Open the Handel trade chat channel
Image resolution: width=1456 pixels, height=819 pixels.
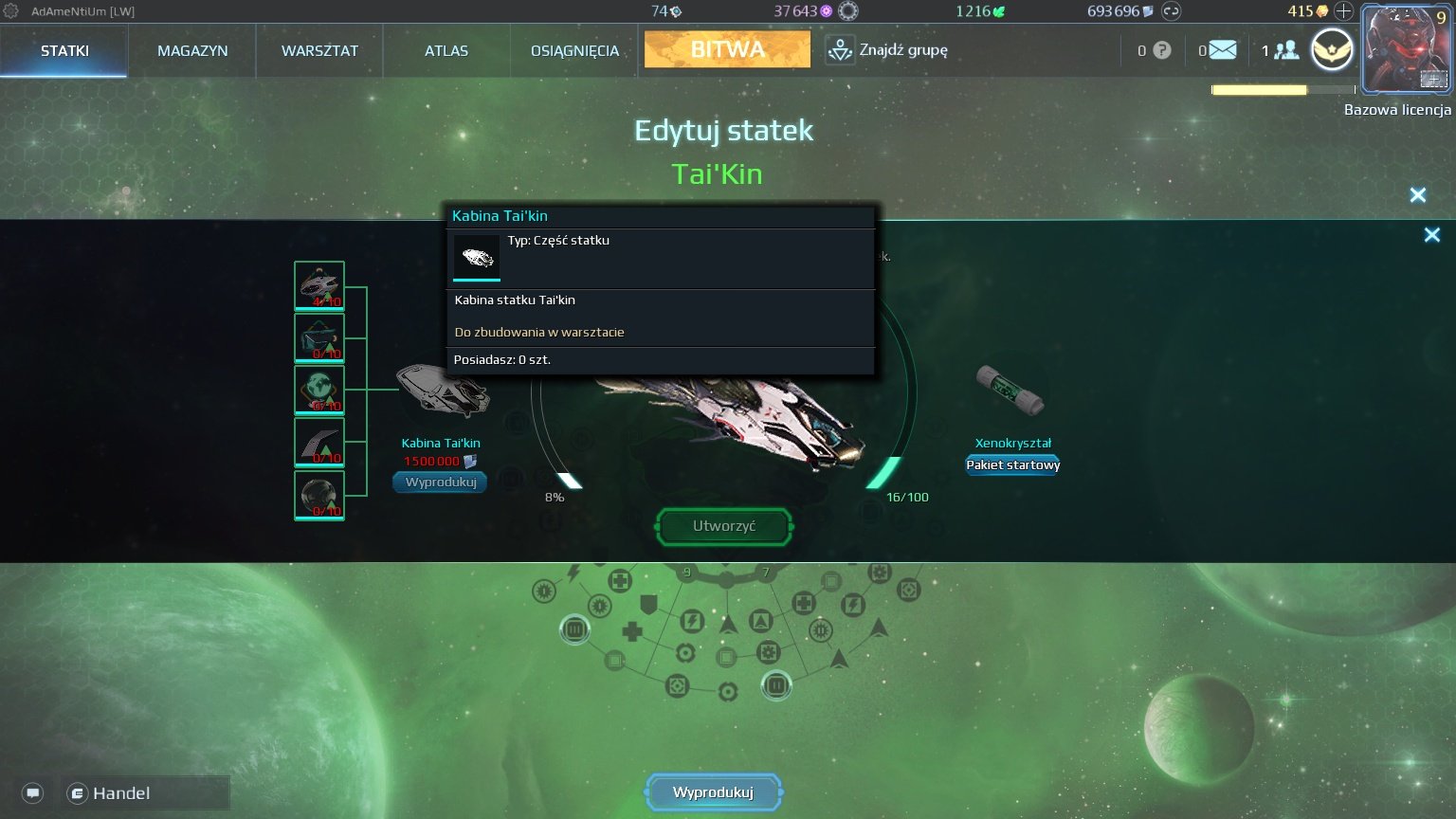click(x=121, y=793)
